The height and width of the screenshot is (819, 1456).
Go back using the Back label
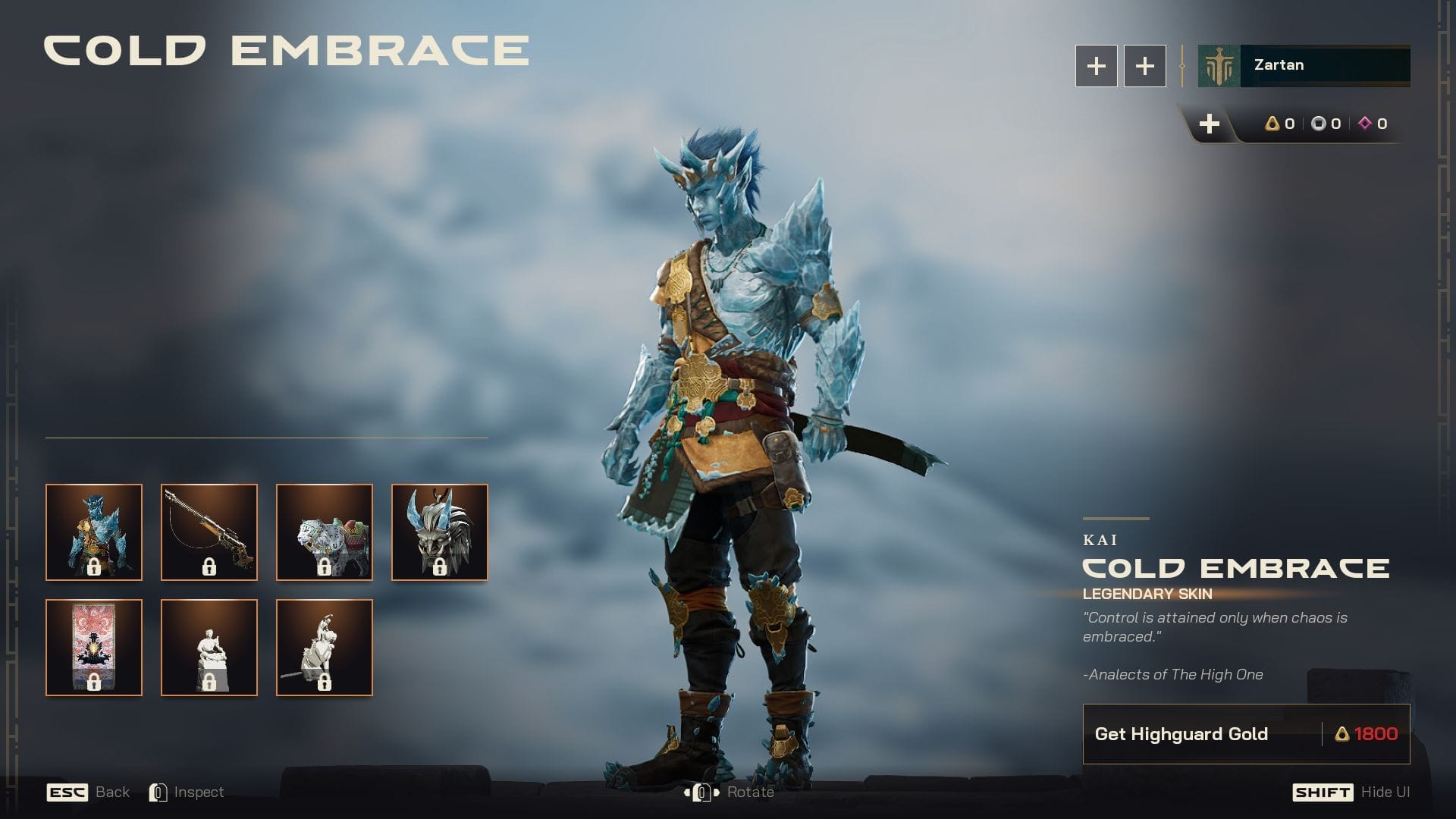pos(112,792)
